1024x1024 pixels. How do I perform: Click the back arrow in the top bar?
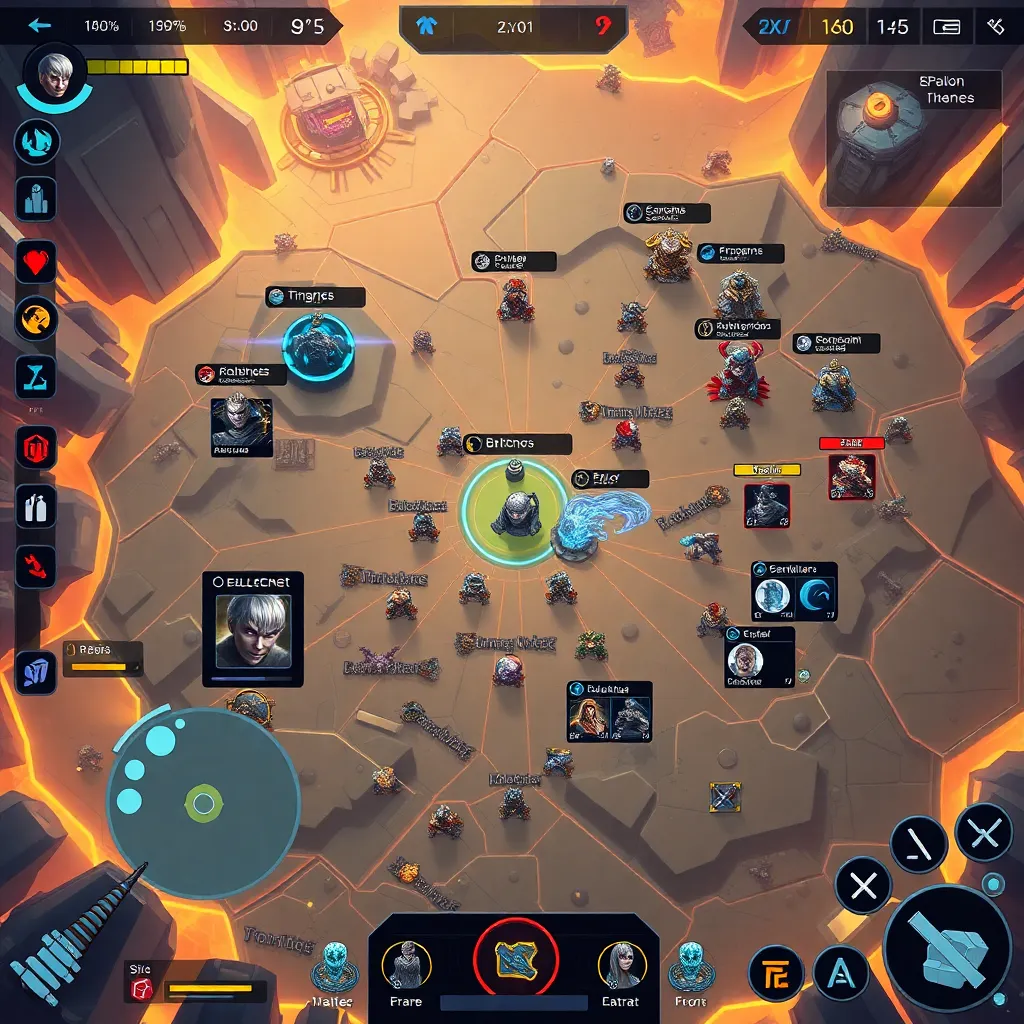pyautogui.click(x=39, y=26)
